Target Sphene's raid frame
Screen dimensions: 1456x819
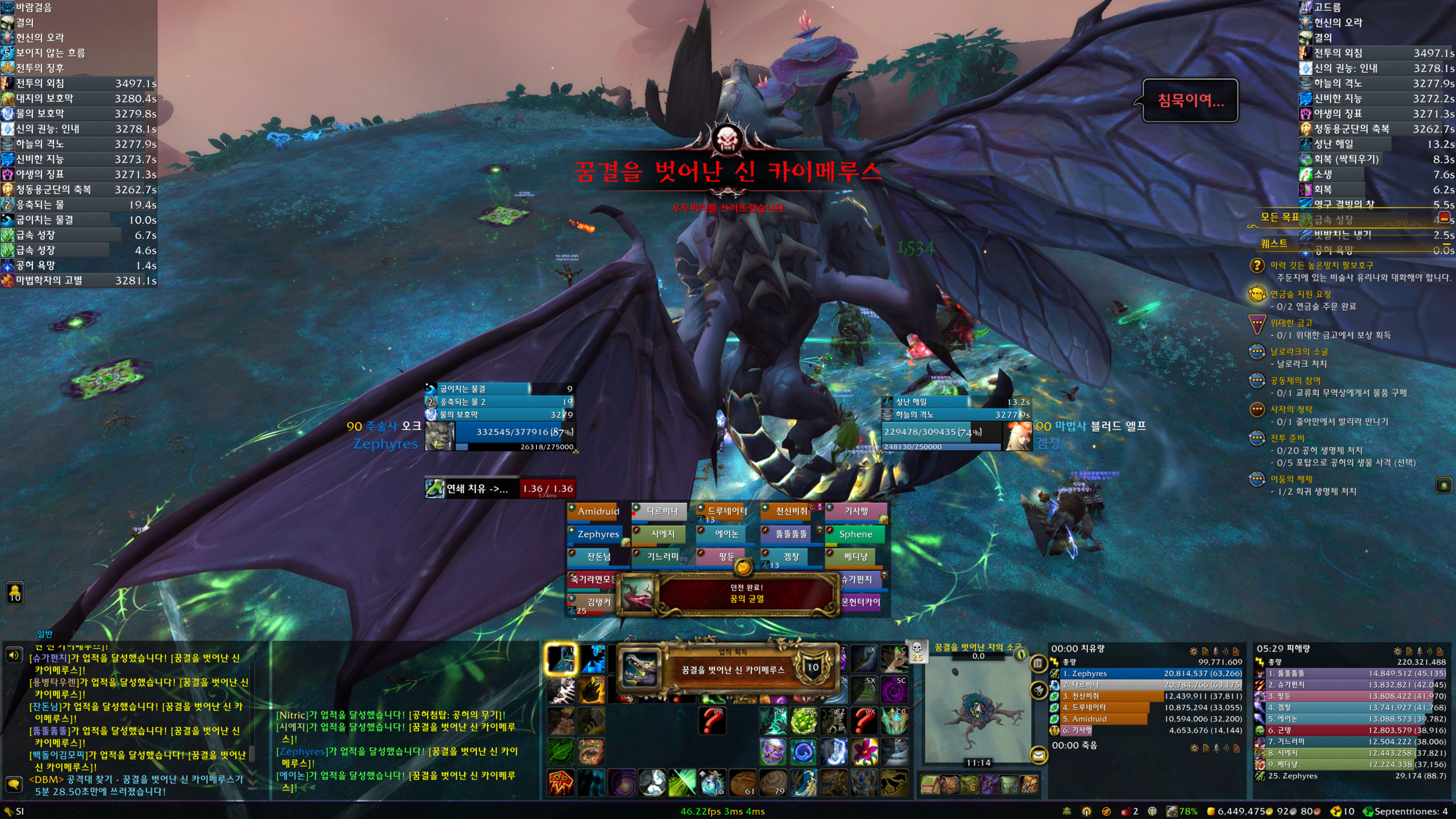pos(855,534)
